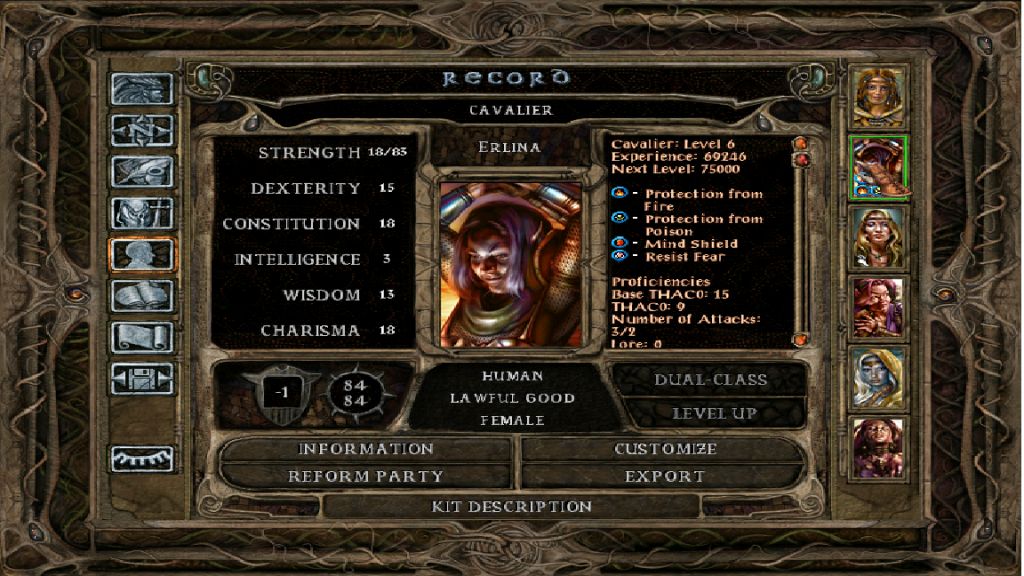Open the priest scroll icon
This screenshot has width=1024, height=576.
click(x=142, y=337)
